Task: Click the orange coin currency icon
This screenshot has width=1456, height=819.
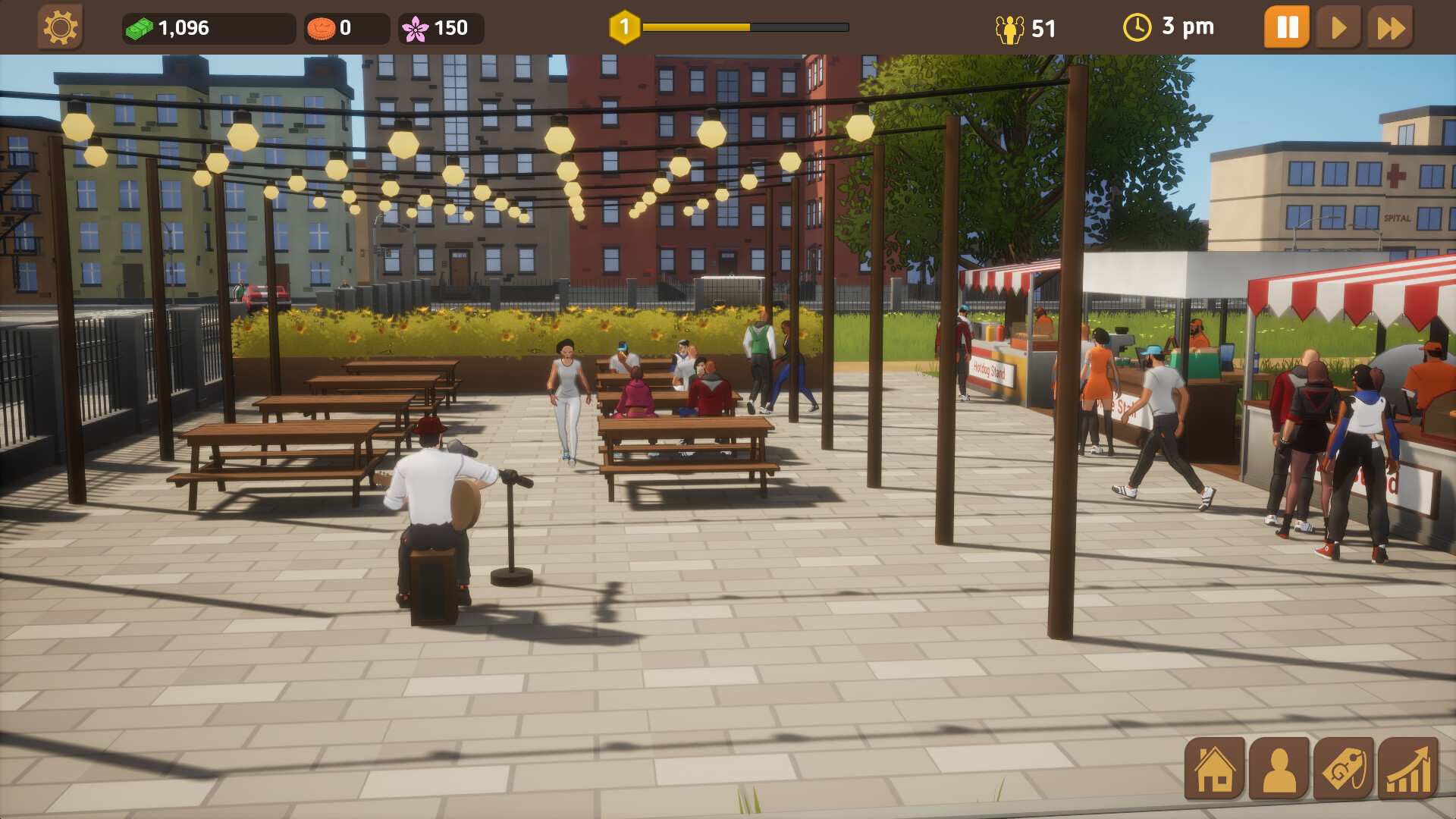Action: (x=322, y=27)
